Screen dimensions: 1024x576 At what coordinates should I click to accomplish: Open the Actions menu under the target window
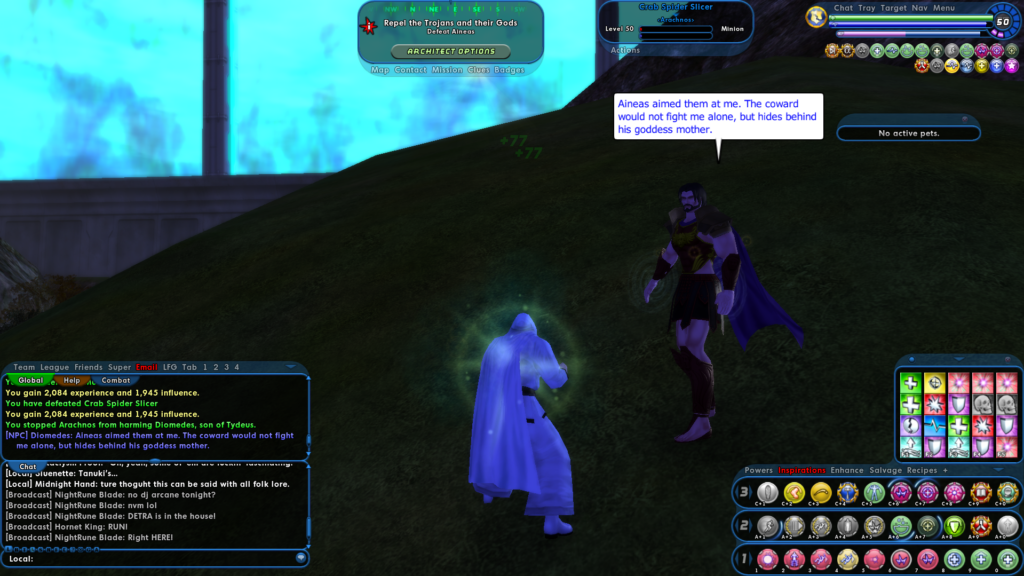tap(625, 50)
